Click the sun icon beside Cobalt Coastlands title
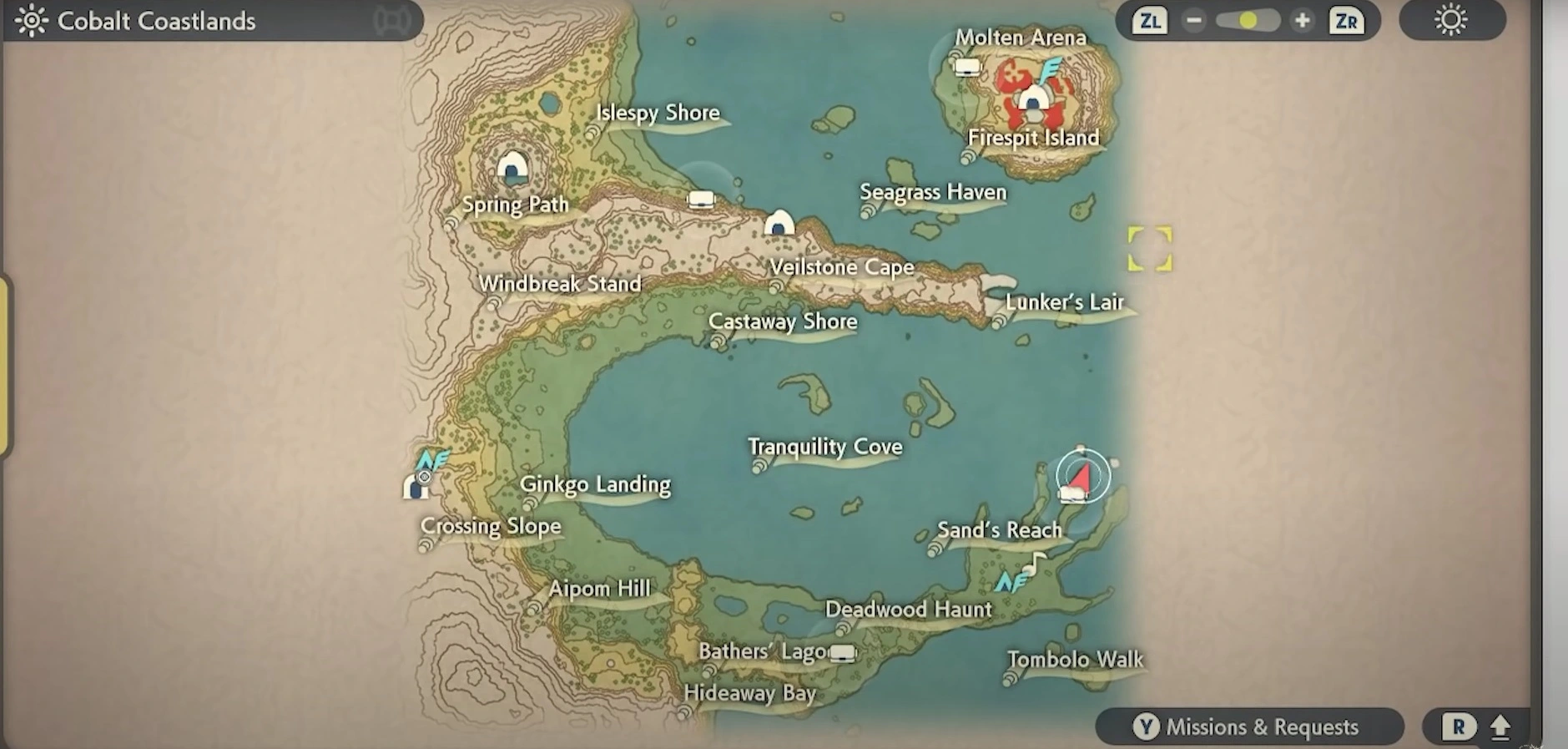 pos(31,20)
